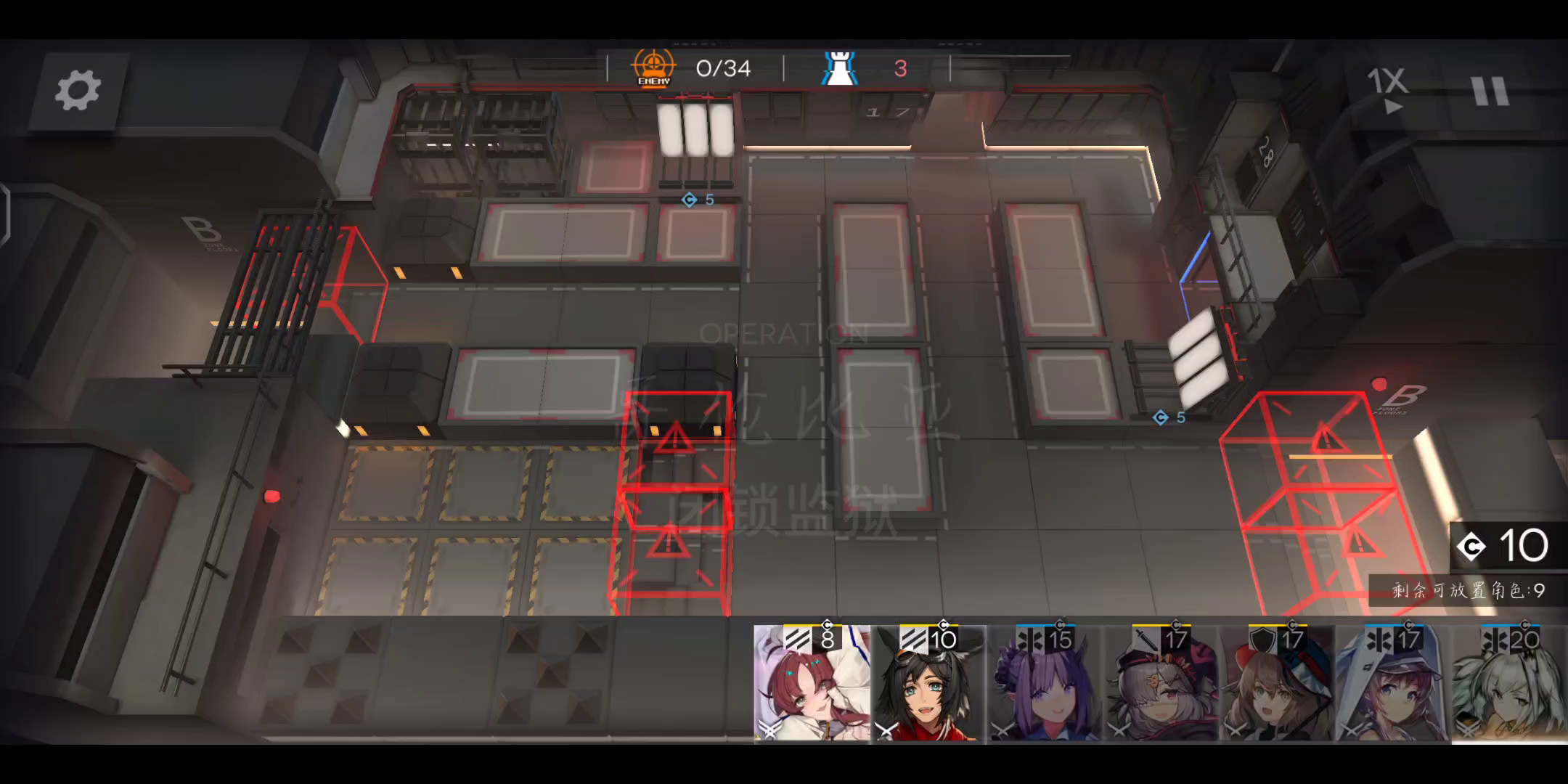Pause the battle
Screen dimensions: 1568x784
point(1491,91)
